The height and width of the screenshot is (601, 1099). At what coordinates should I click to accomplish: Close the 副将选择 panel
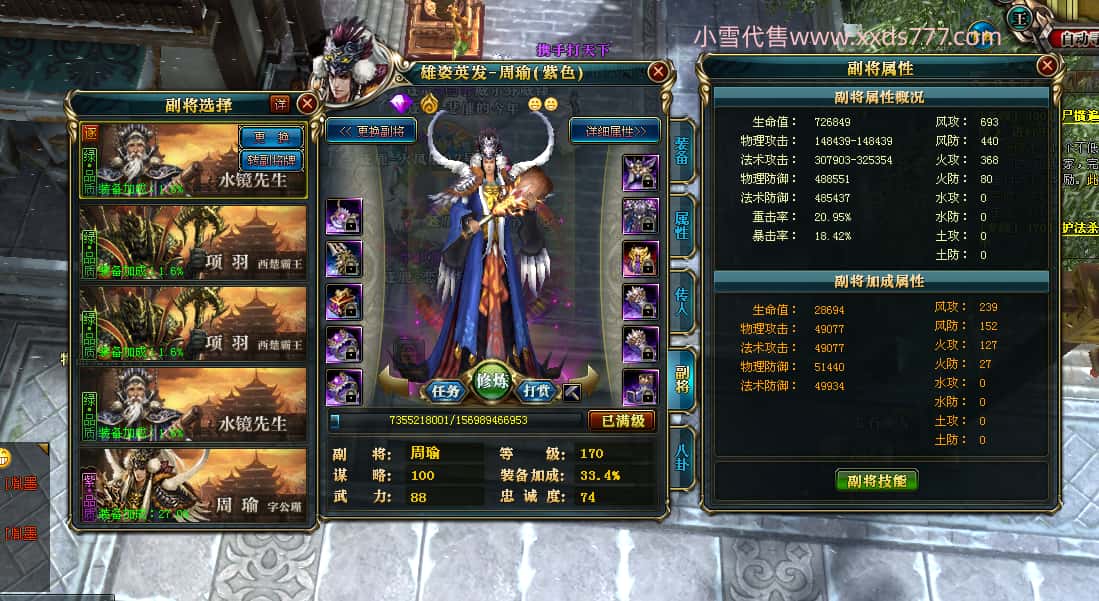(307, 104)
